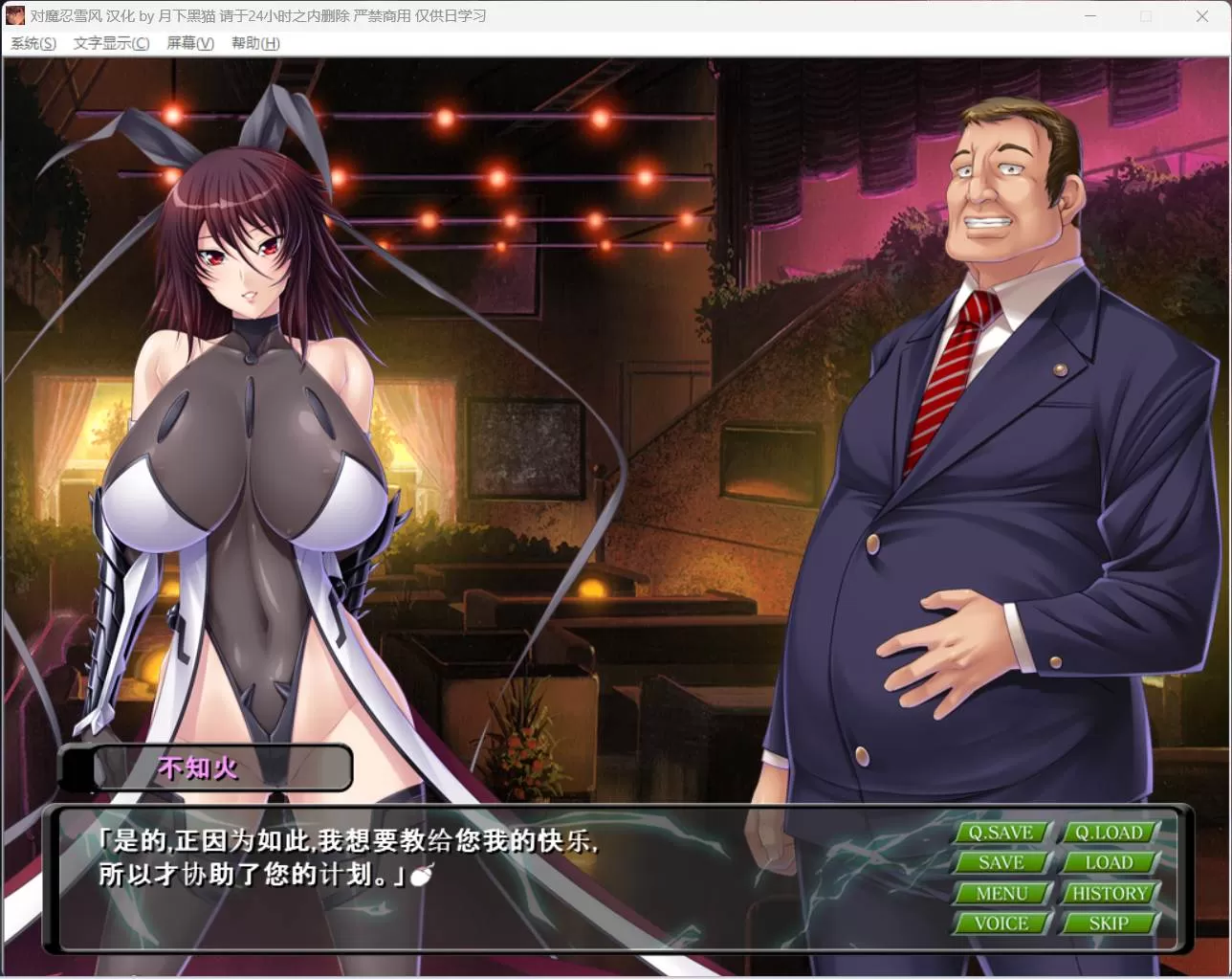The width and height of the screenshot is (1232, 979).
Task: Minimize the game window
Action: tap(1089, 16)
